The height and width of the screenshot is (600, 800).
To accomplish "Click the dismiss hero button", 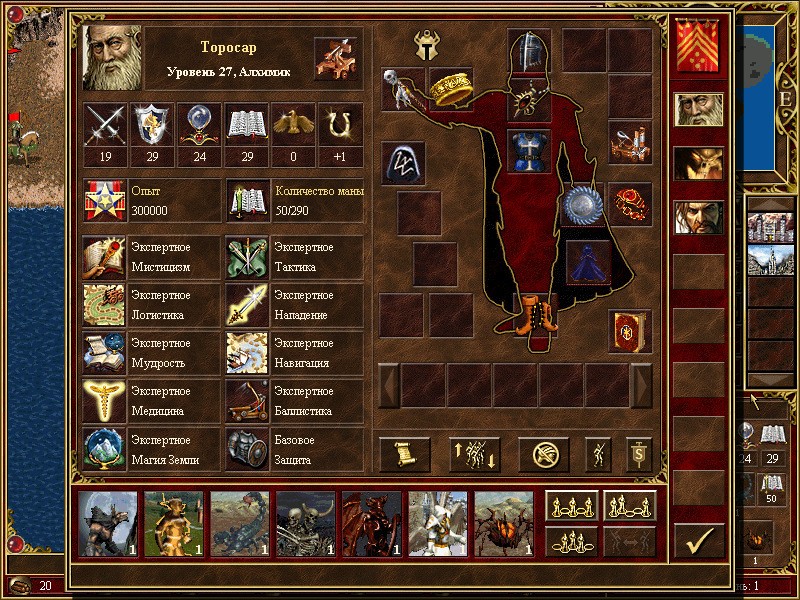I will click(x=544, y=455).
